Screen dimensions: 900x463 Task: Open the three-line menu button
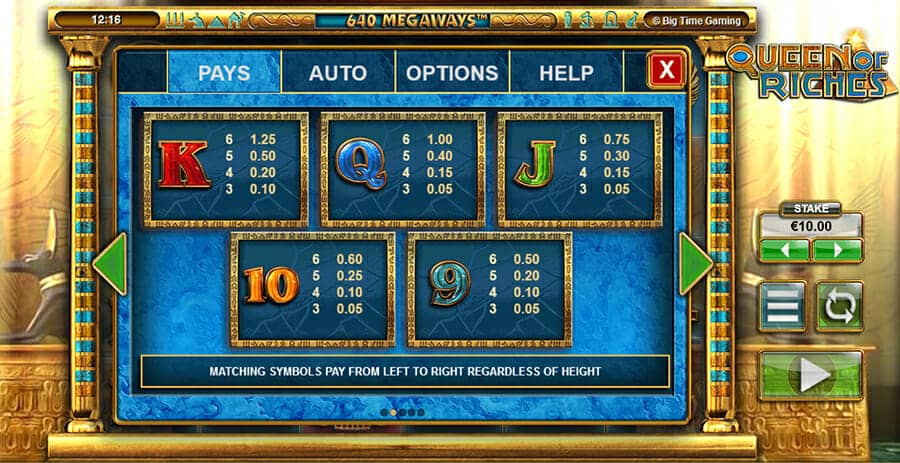(x=782, y=305)
